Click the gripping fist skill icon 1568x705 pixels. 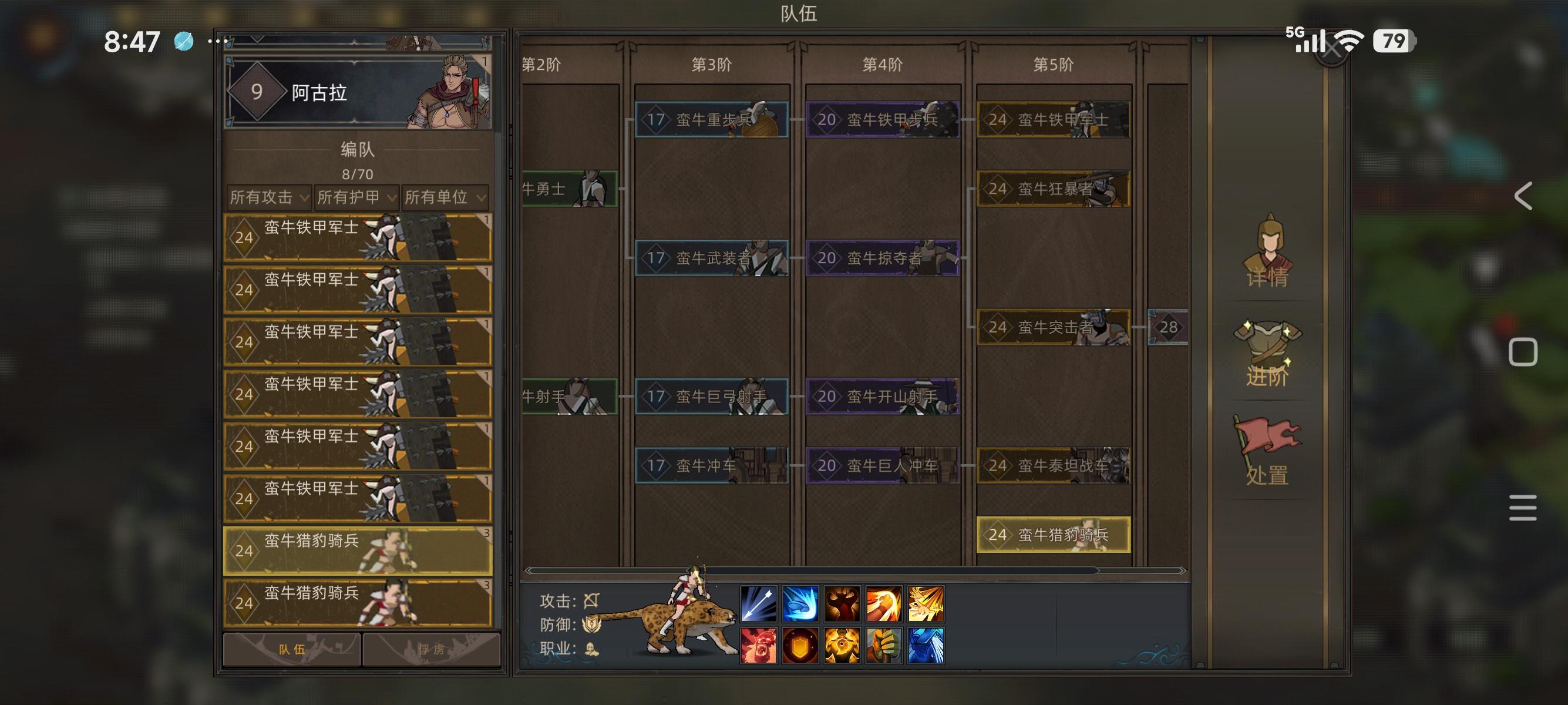(884, 645)
